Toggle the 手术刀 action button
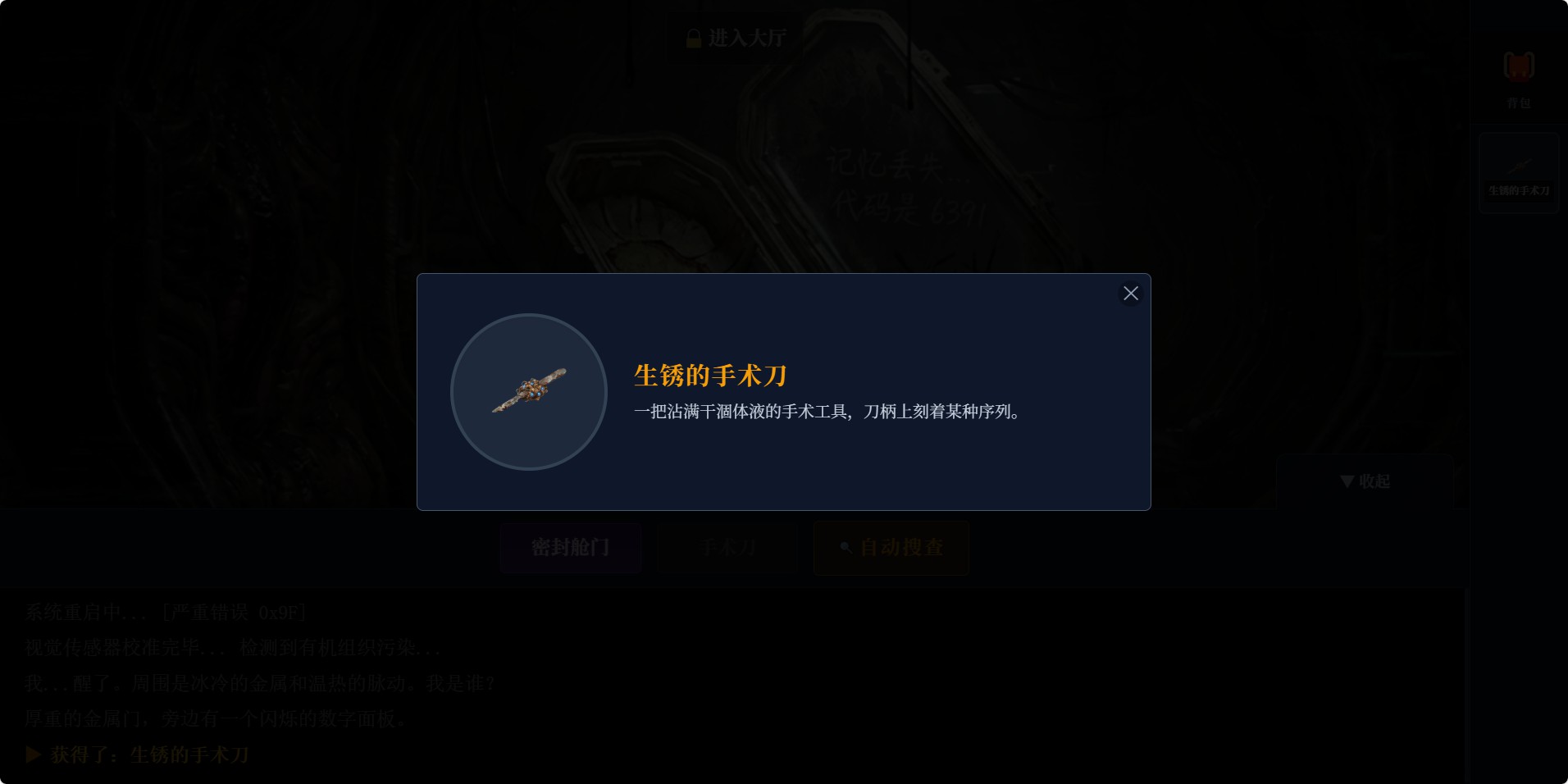 coord(727,548)
